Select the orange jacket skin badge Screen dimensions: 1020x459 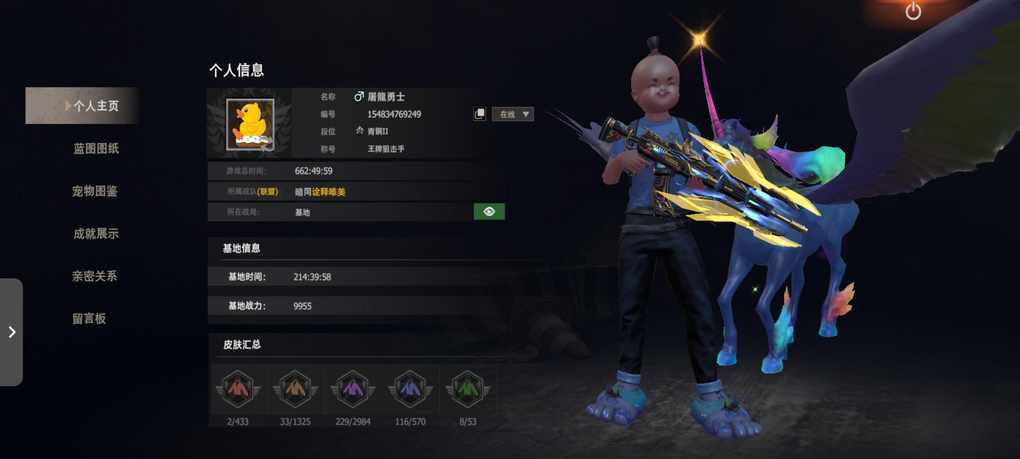(295, 387)
